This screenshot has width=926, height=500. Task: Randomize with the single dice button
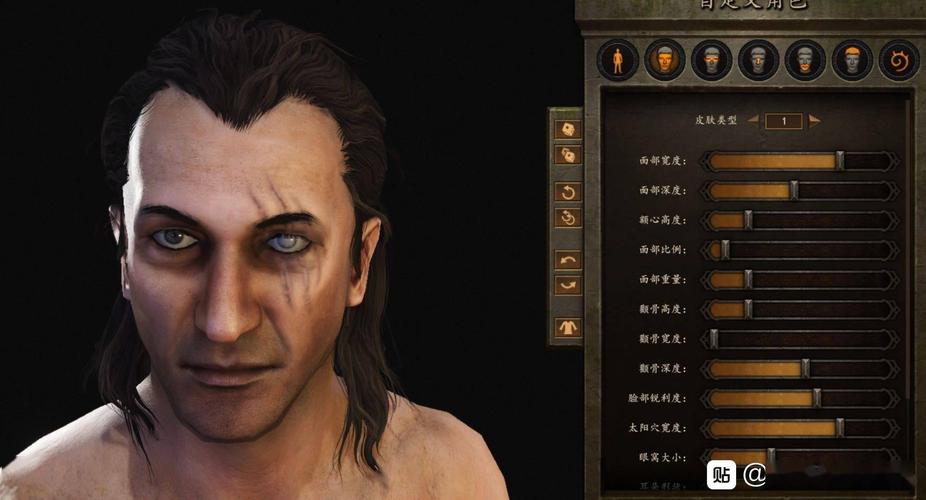567,129
